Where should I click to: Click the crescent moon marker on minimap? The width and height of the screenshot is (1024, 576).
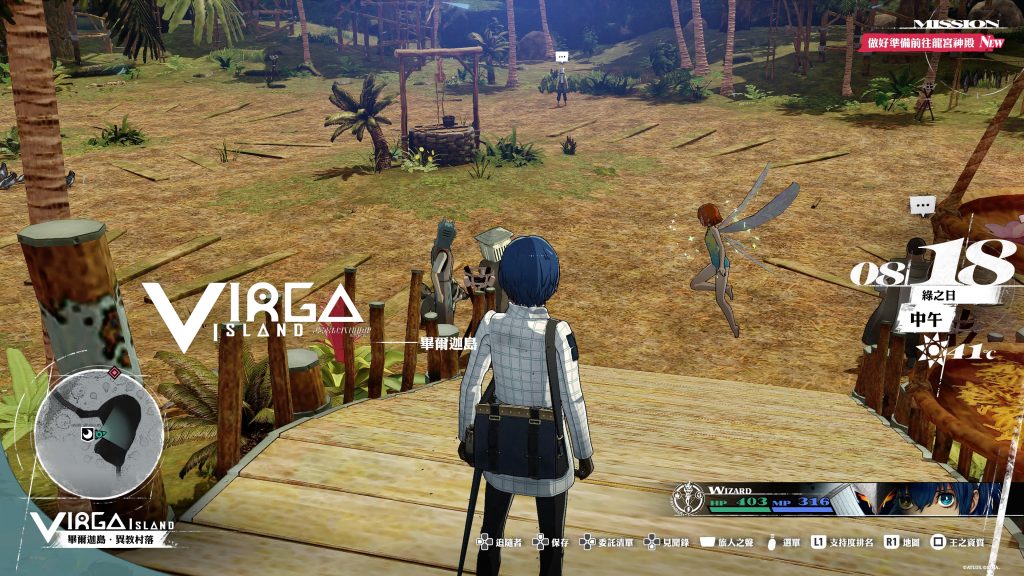[88, 433]
